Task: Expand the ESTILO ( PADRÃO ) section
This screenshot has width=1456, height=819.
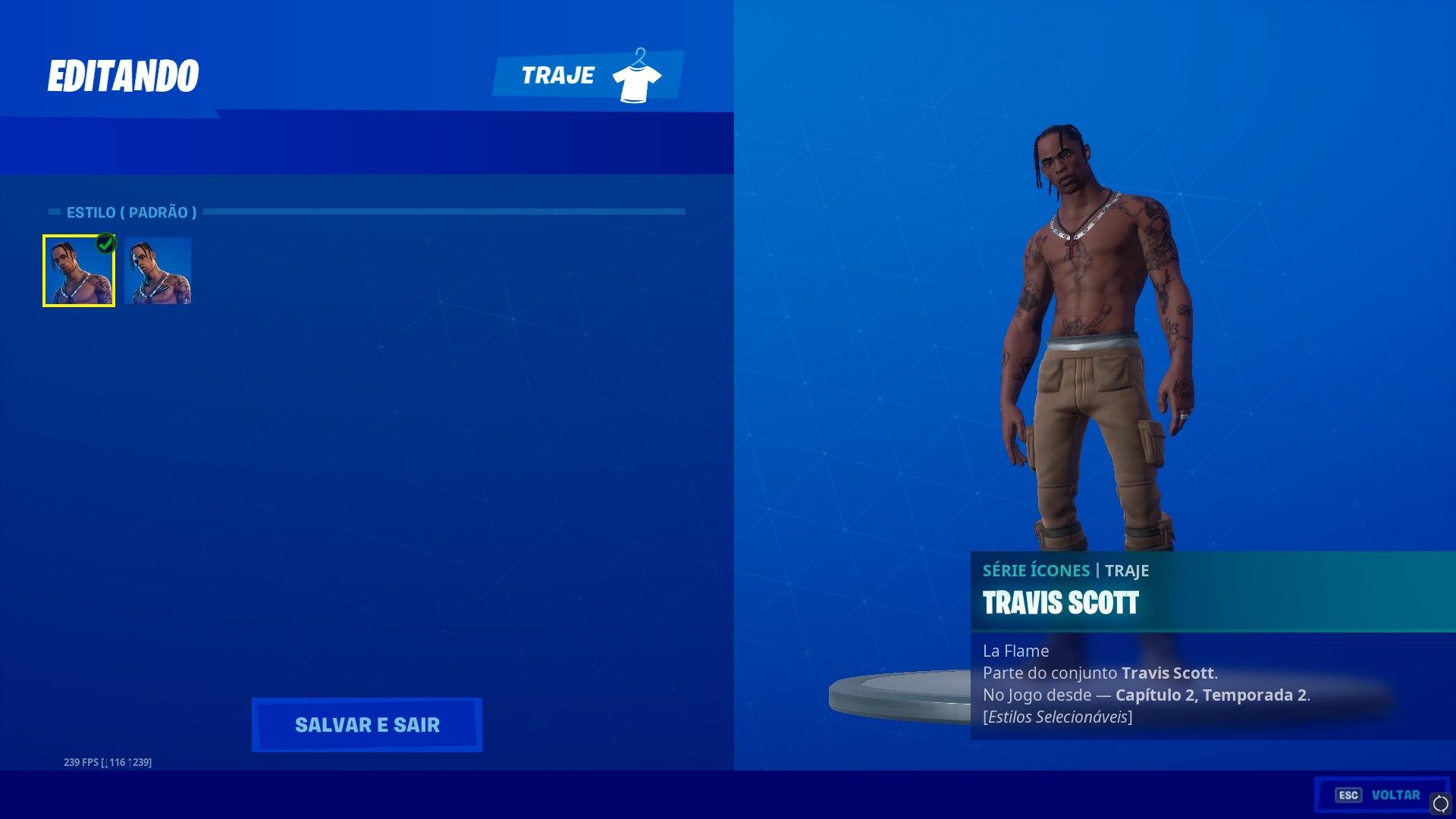Action: click(x=132, y=212)
